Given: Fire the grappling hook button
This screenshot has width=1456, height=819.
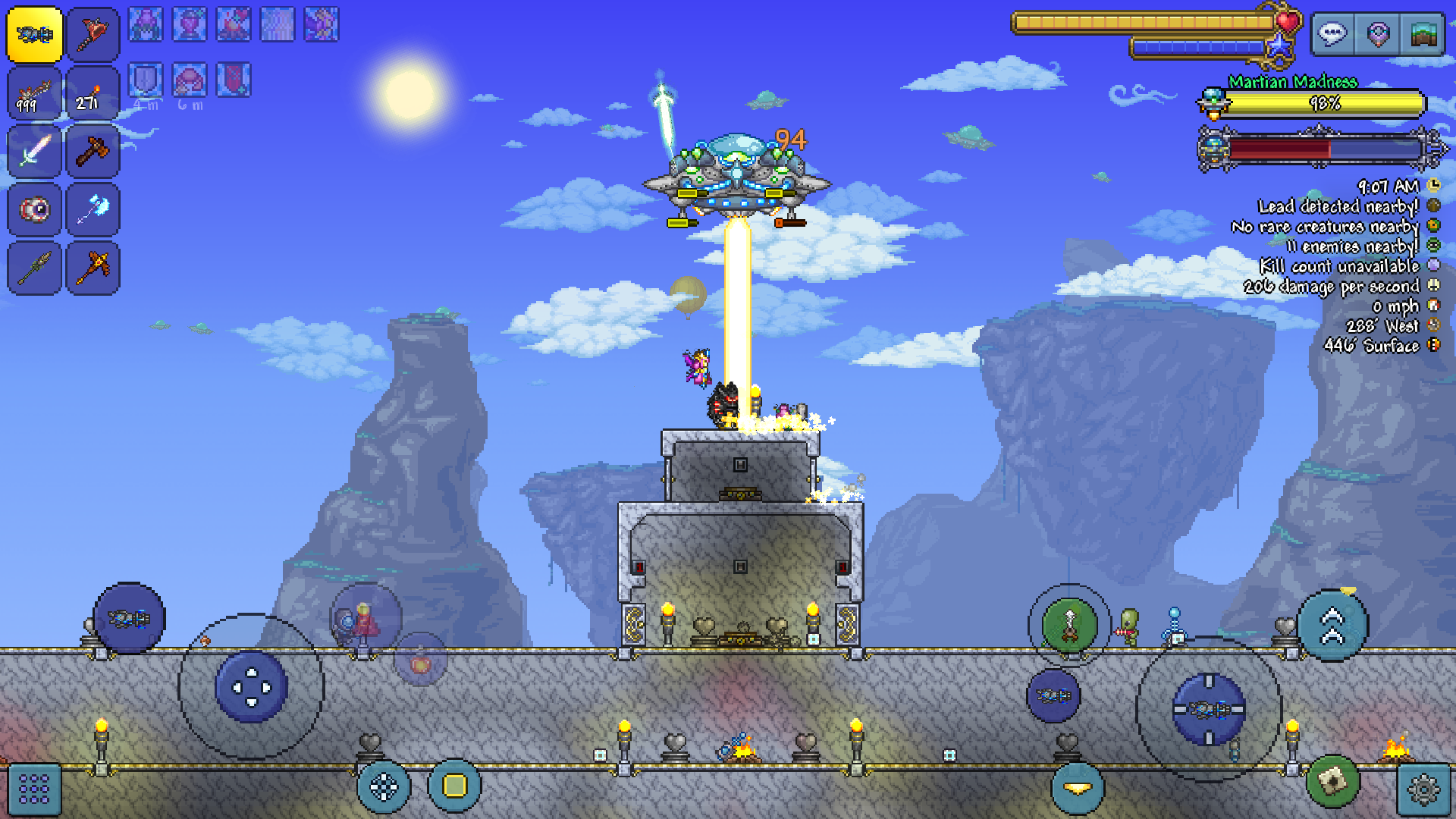Looking at the screenshot, I should 1069,626.
